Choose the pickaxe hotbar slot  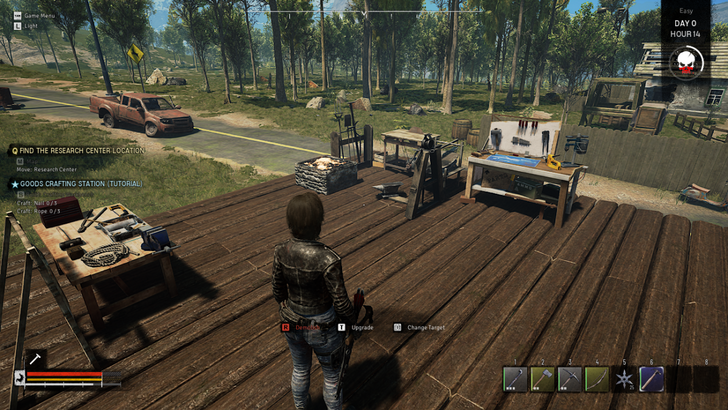(570, 380)
